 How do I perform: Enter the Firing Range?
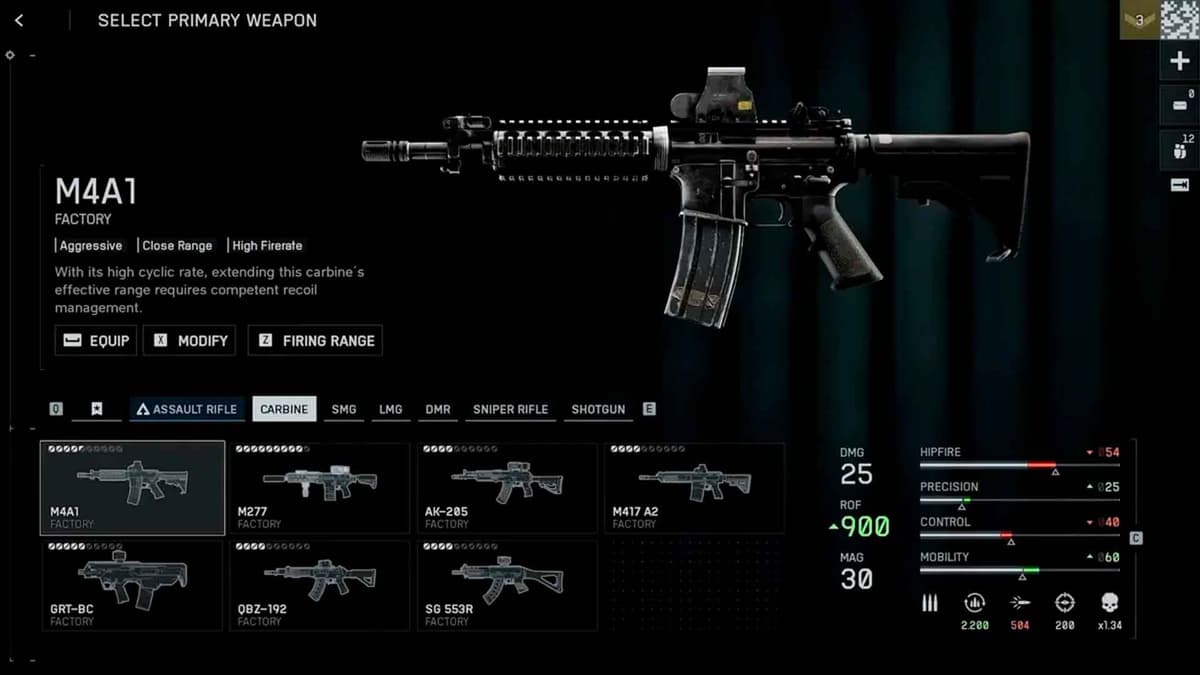315,340
